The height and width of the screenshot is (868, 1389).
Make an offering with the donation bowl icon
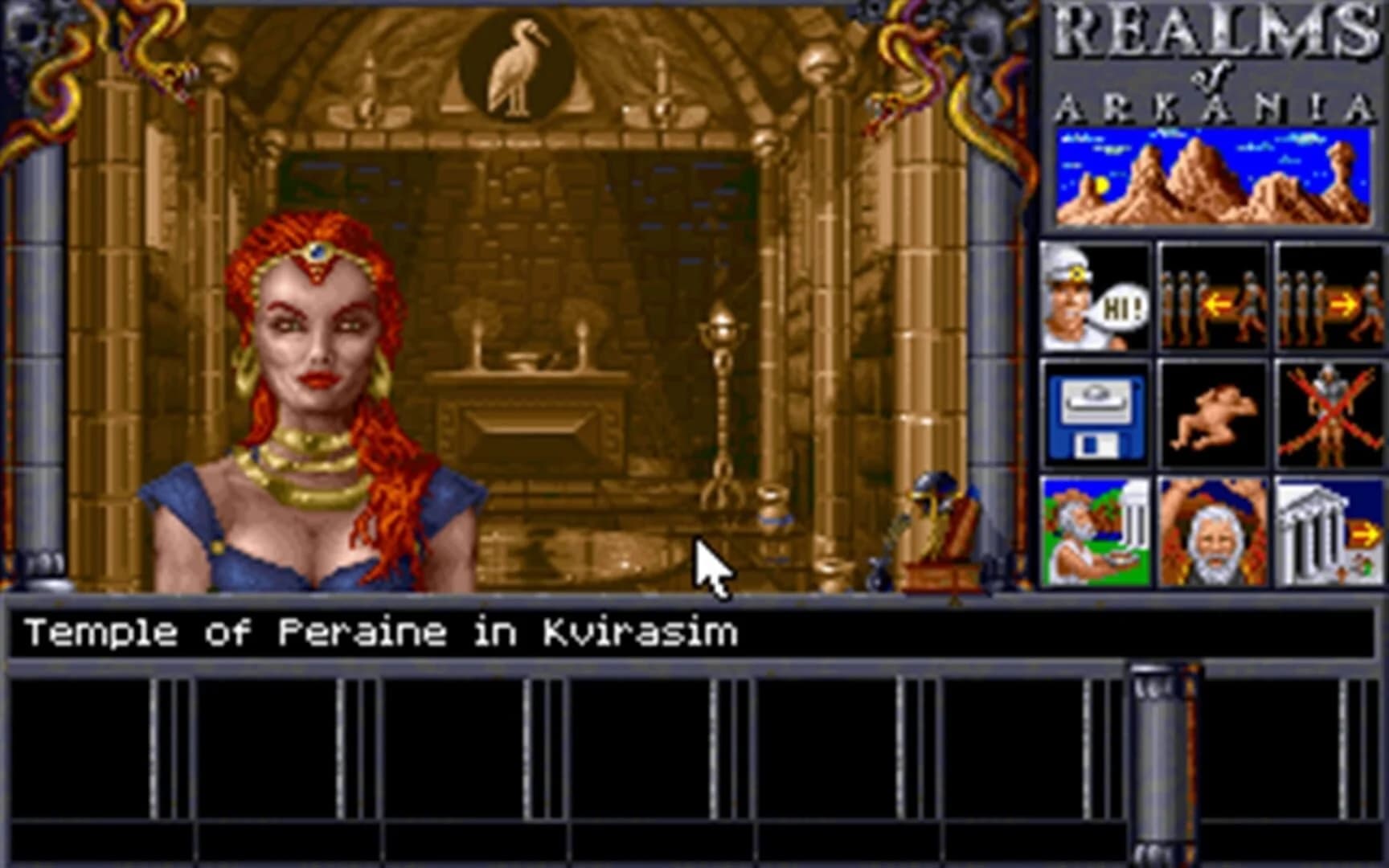1095,530
